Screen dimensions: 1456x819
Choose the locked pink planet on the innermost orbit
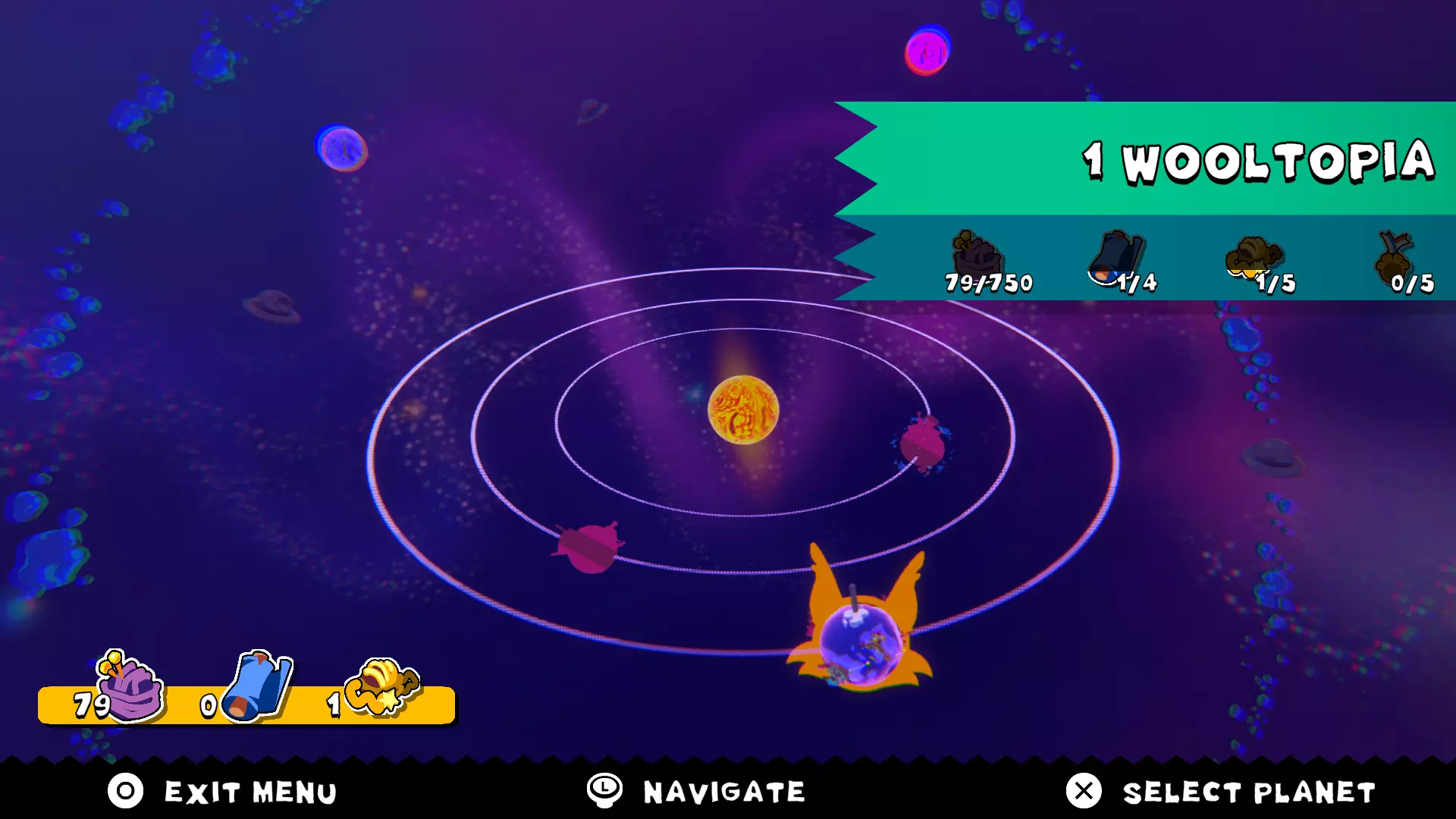tap(922, 444)
